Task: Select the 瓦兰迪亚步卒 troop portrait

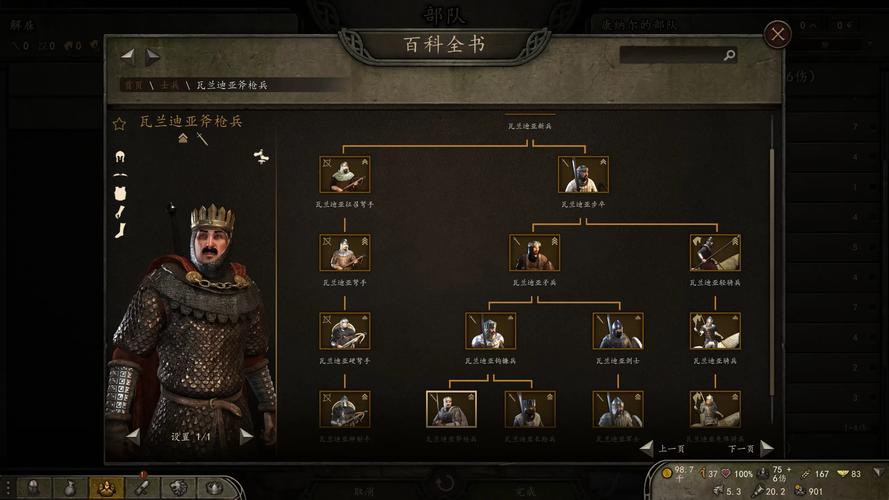Action: [x=583, y=174]
